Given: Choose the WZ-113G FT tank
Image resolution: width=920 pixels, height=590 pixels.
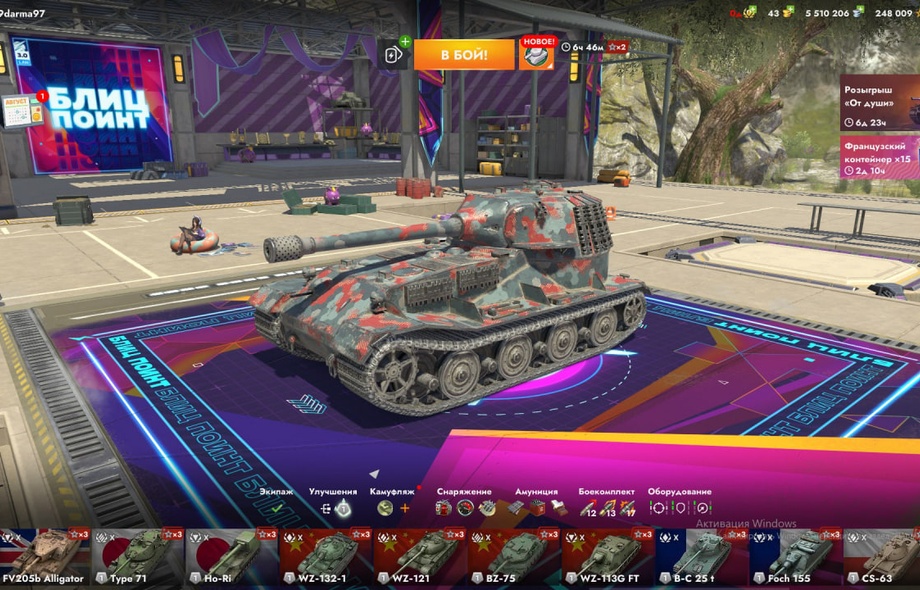Looking at the screenshot, I should pos(607,558).
